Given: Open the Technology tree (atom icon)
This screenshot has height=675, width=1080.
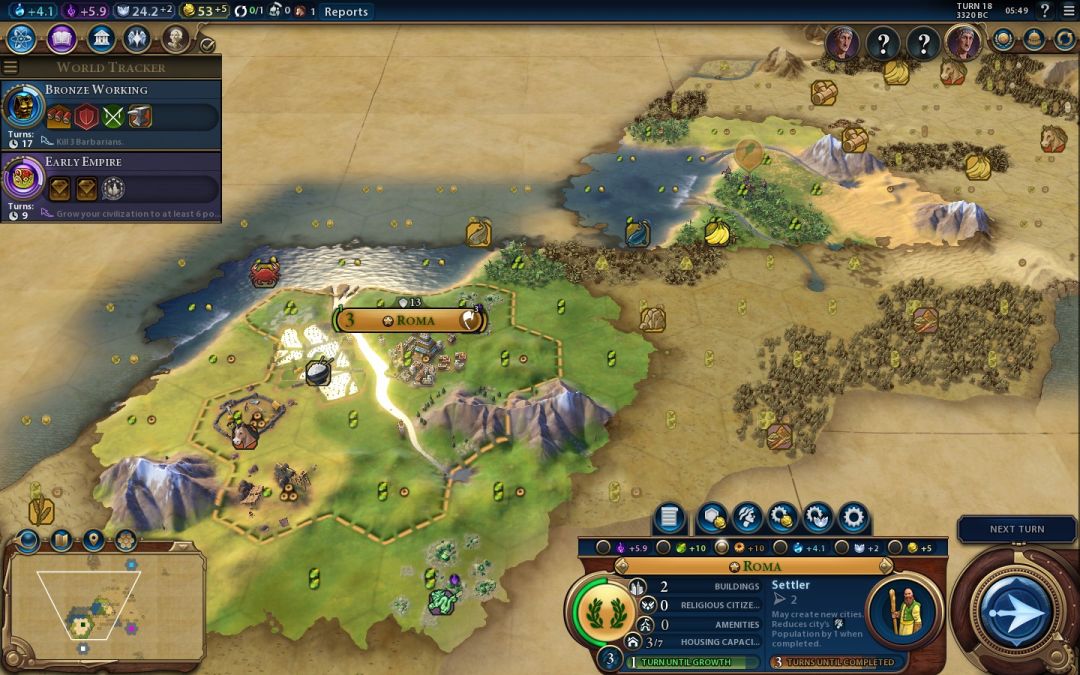Looking at the screenshot, I should point(22,39).
